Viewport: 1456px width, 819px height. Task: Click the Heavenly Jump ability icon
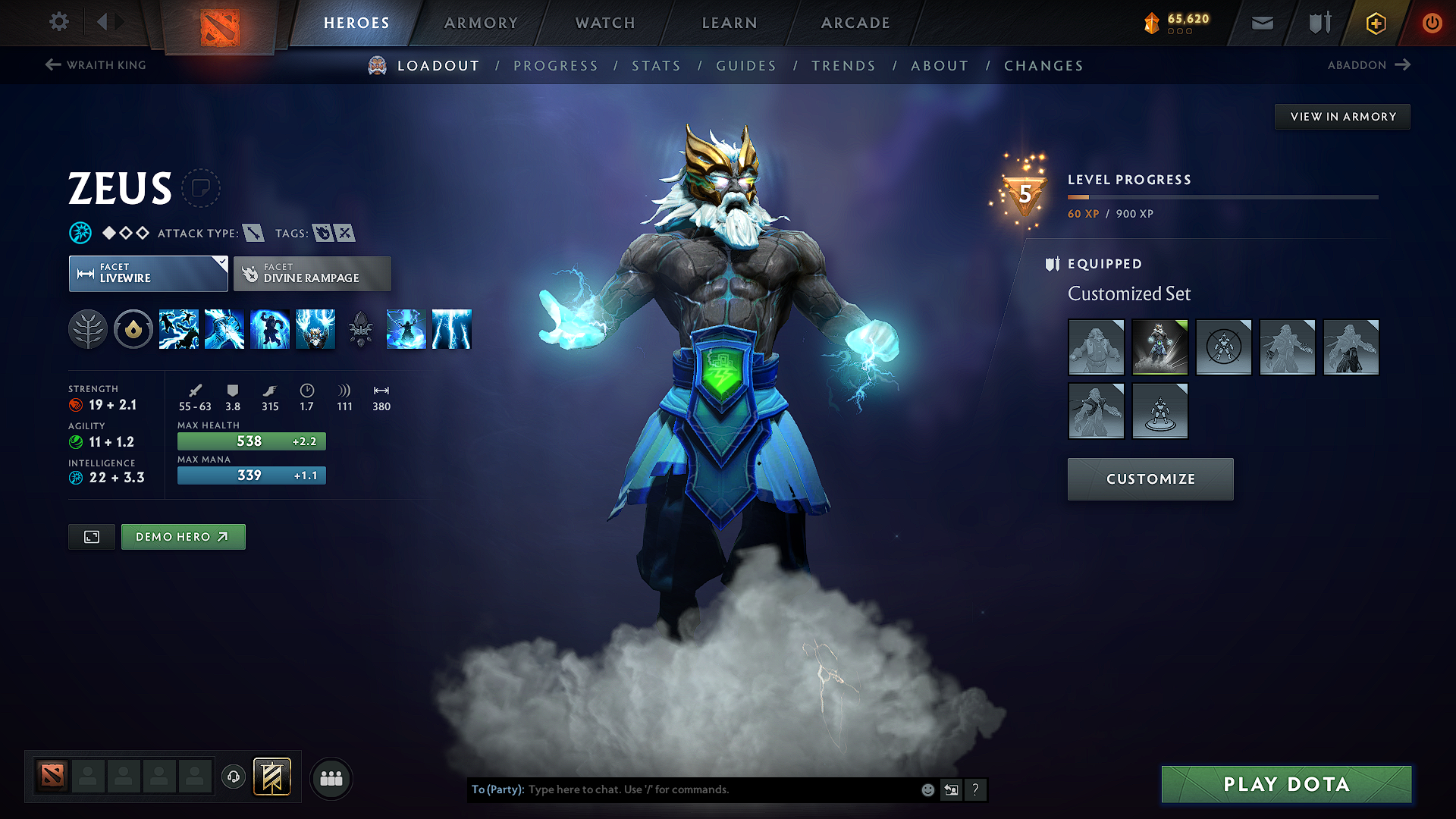click(x=270, y=328)
